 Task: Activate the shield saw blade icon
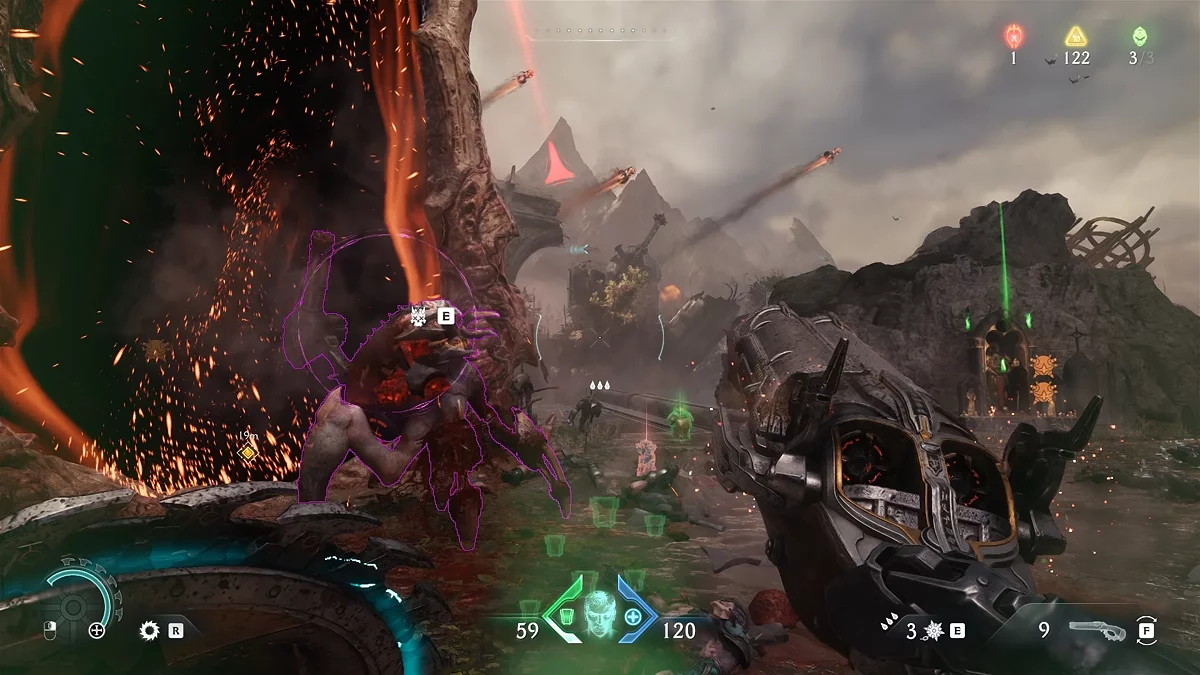(x=151, y=630)
